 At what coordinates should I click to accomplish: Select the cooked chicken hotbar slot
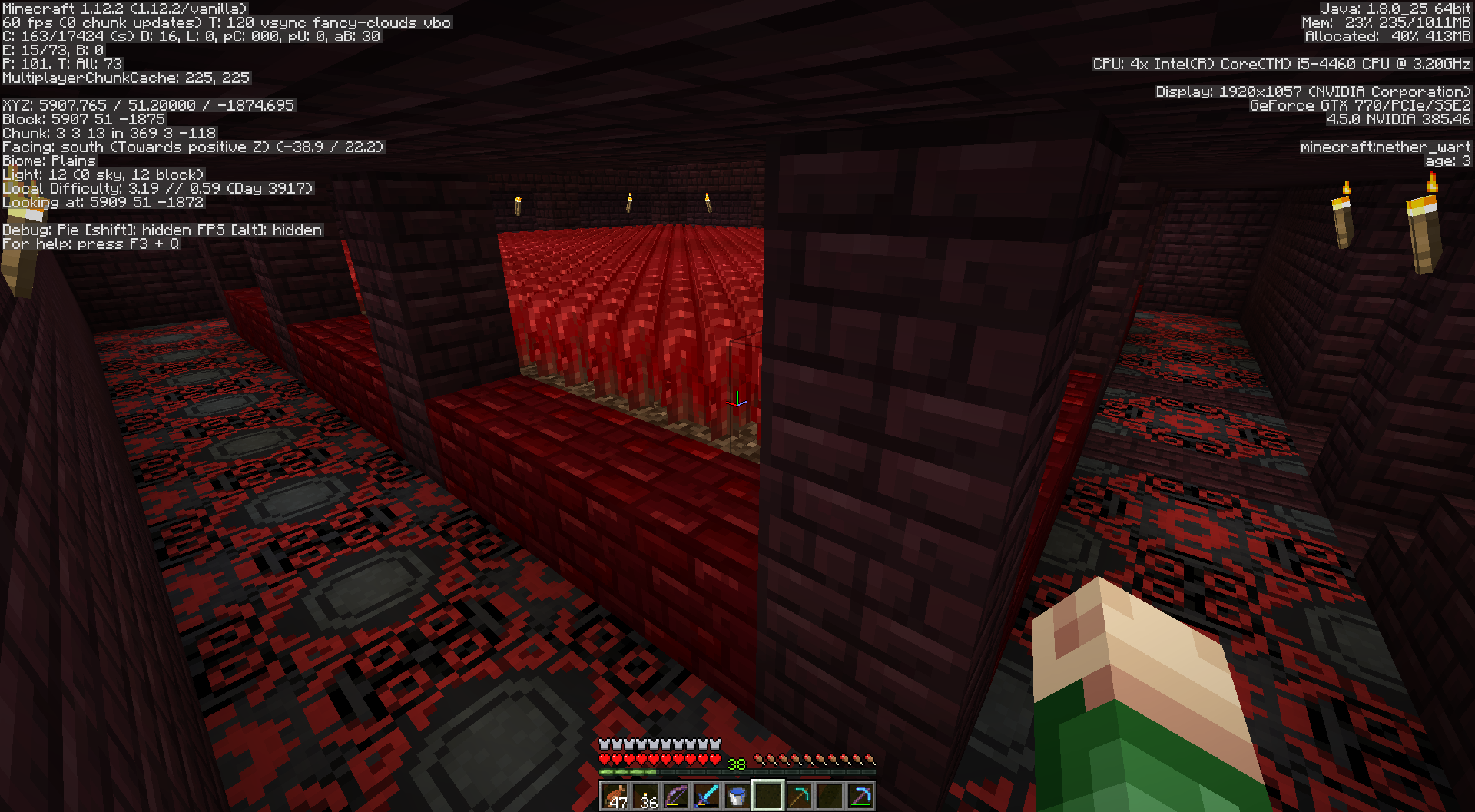pyautogui.click(x=615, y=796)
